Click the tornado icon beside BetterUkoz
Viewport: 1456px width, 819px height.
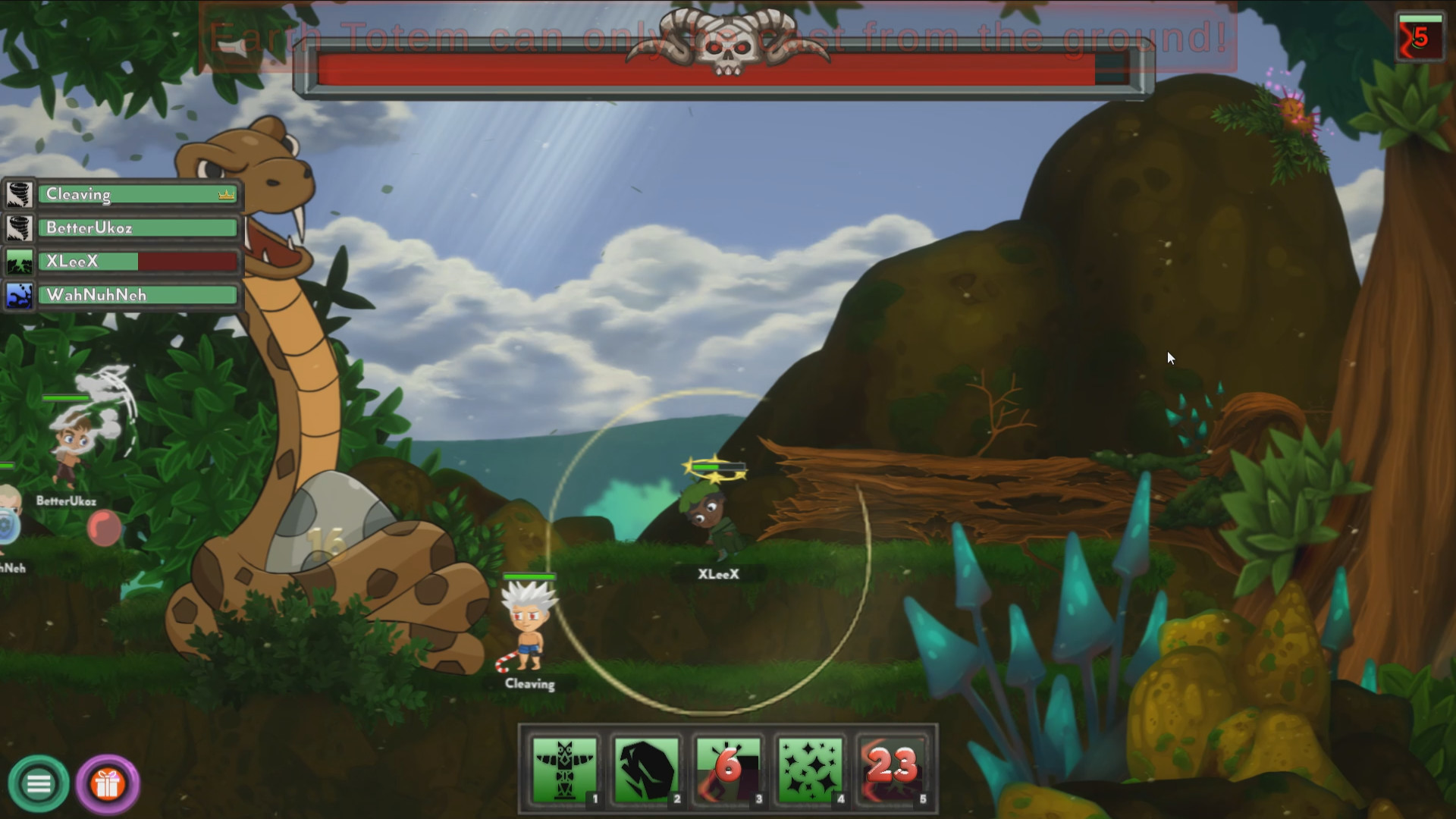(19, 227)
